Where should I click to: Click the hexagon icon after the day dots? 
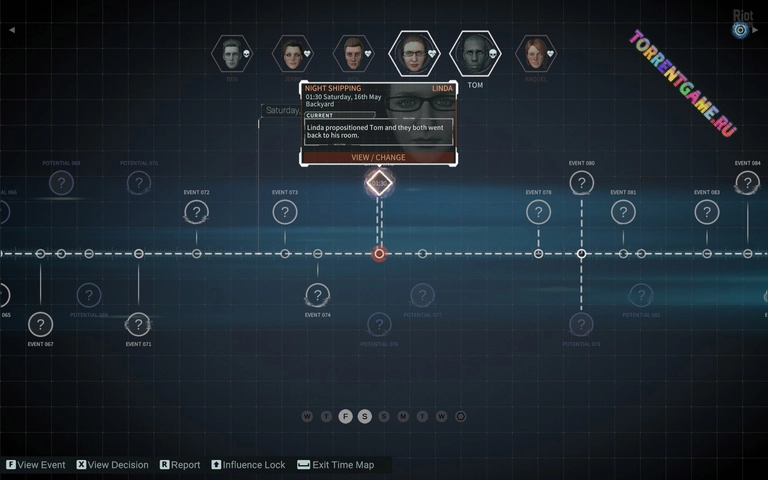pos(461,416)
